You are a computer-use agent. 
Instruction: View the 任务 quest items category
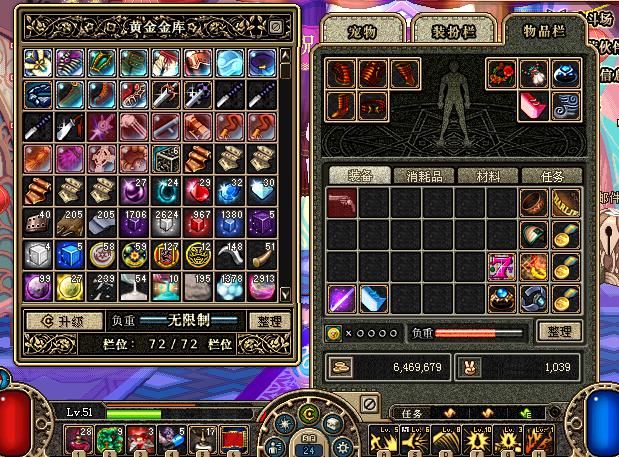551,175
